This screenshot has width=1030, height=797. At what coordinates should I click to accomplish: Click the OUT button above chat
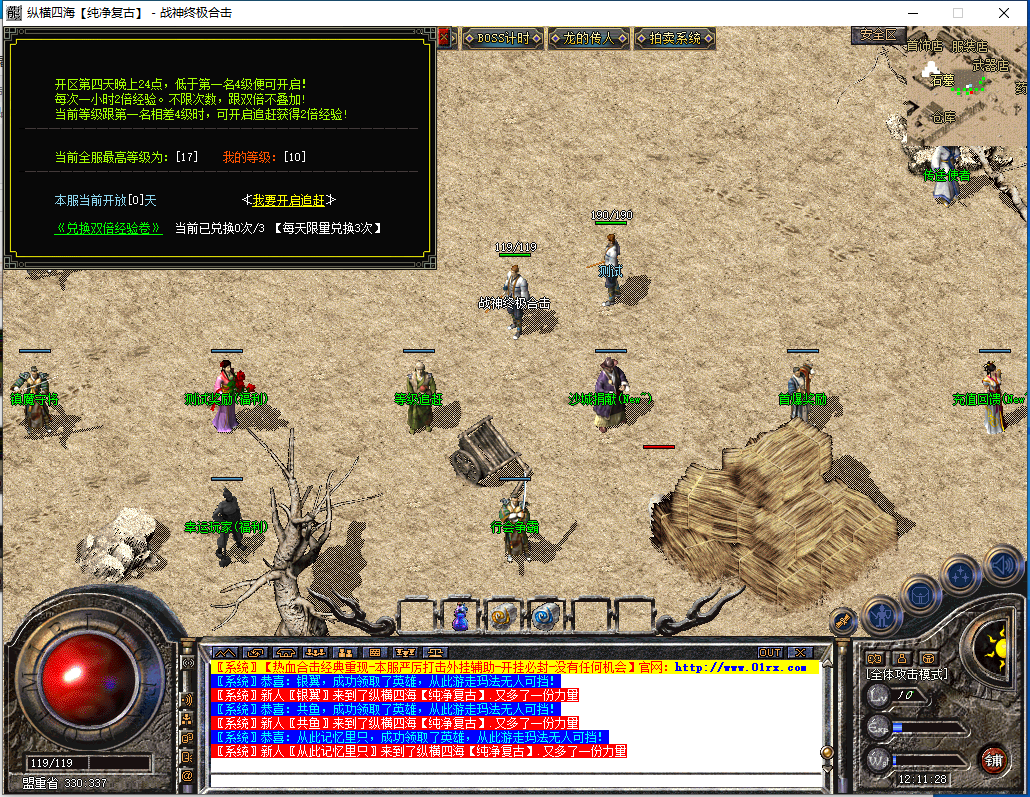(770, 653)
